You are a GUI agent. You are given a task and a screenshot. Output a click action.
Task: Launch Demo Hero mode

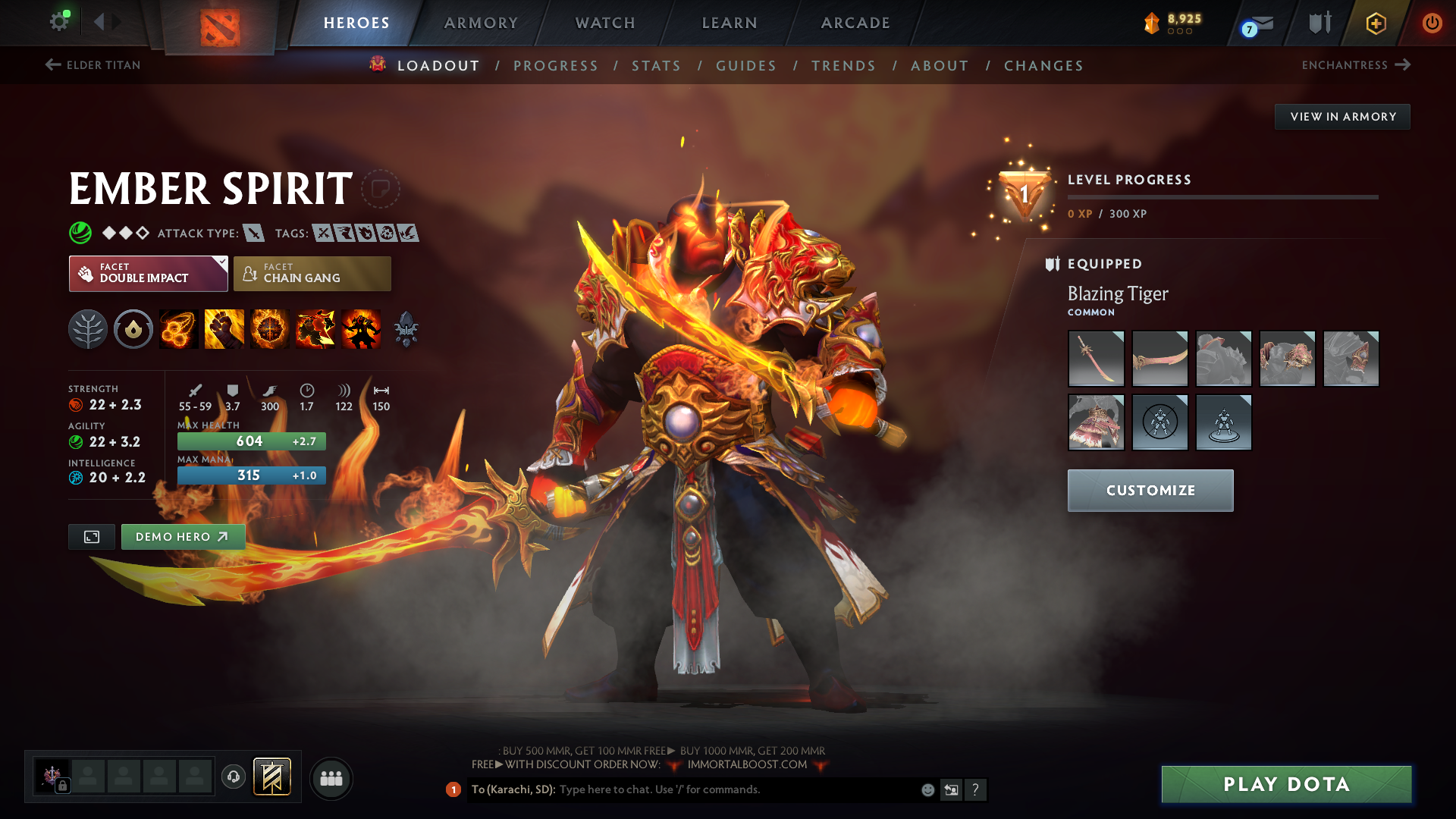coord(183,537)
